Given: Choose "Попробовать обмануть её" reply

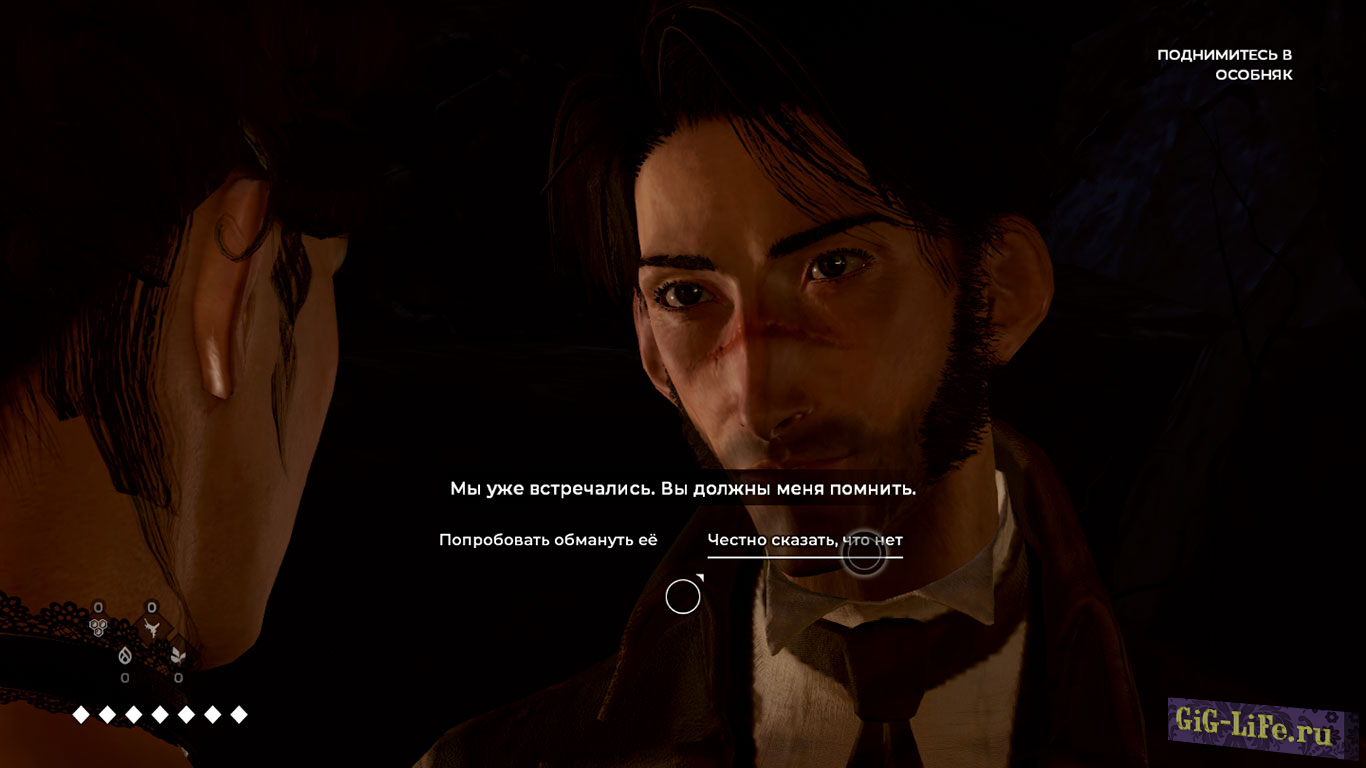Looking at the screenshot, I should (x=548, y=540).
